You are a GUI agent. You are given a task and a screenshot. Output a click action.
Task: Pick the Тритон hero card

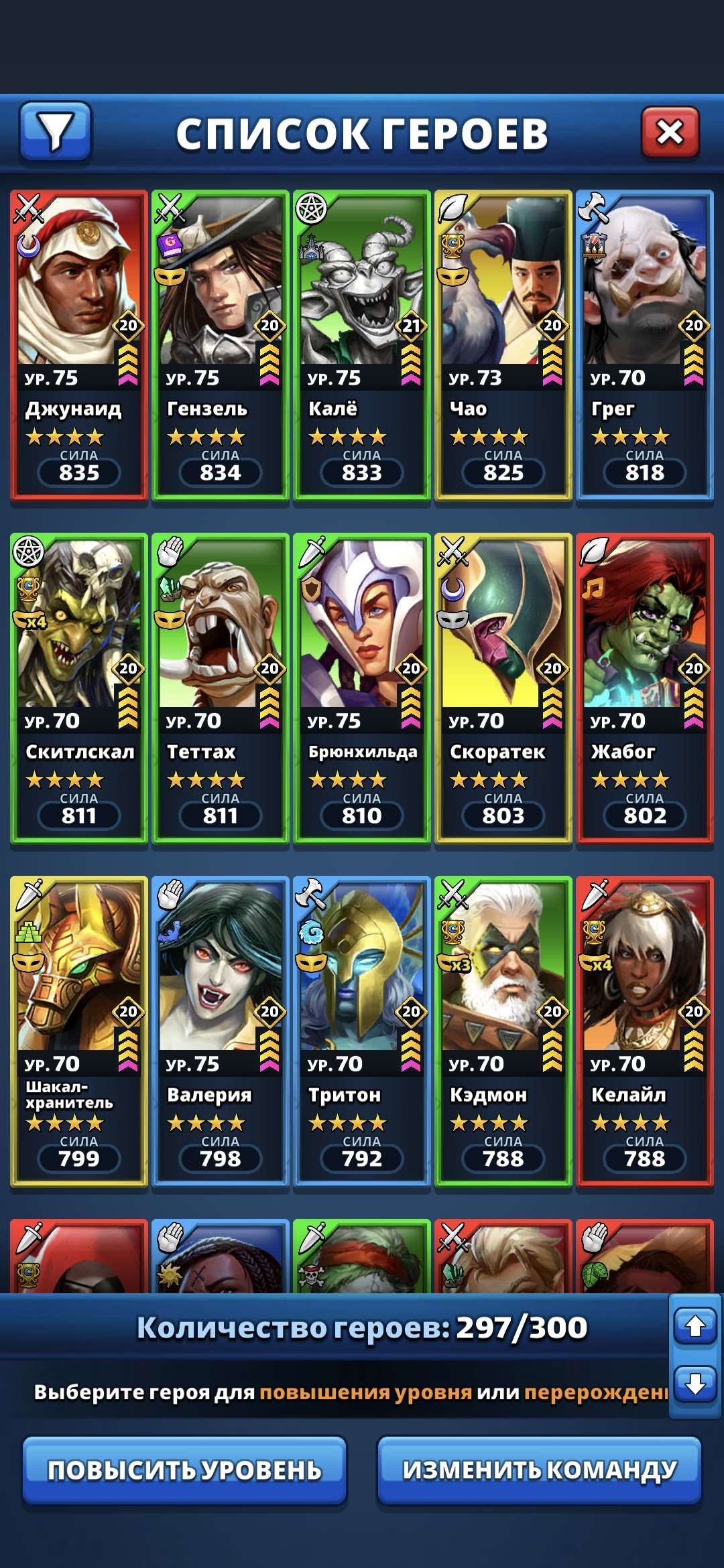(x=362, y=1031)
